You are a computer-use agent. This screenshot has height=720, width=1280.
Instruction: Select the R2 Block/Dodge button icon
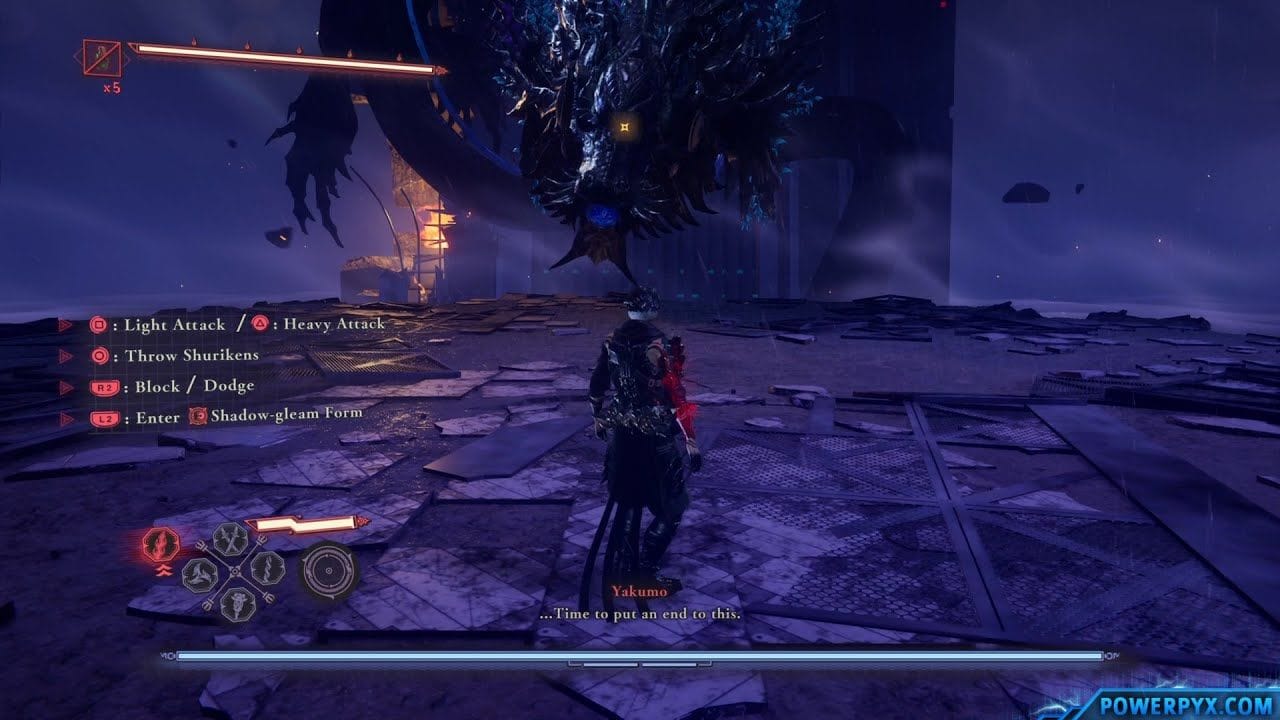104,386
